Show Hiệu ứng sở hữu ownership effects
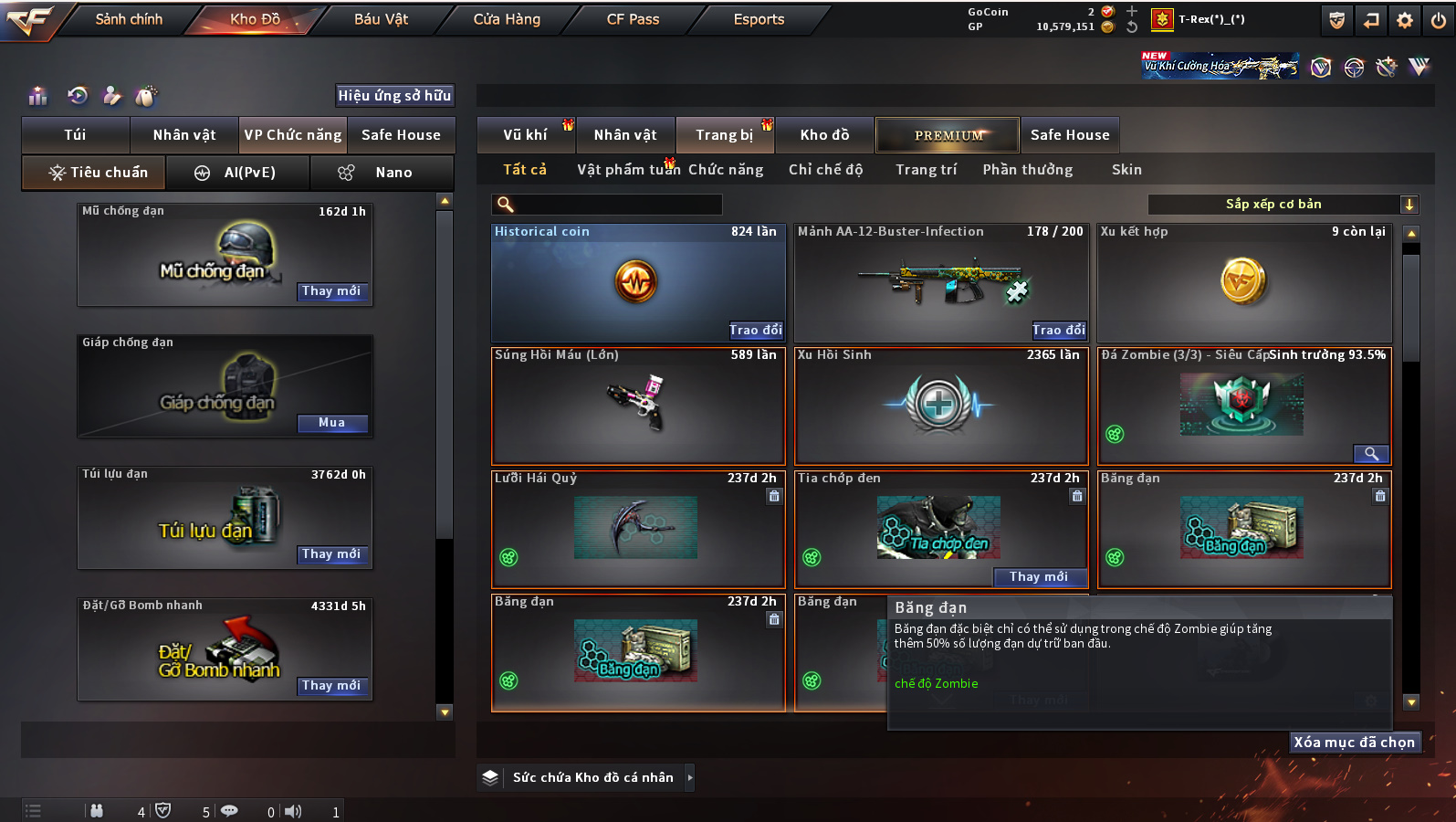This screenshot has height=822, width=1456. tap(394, 96)
